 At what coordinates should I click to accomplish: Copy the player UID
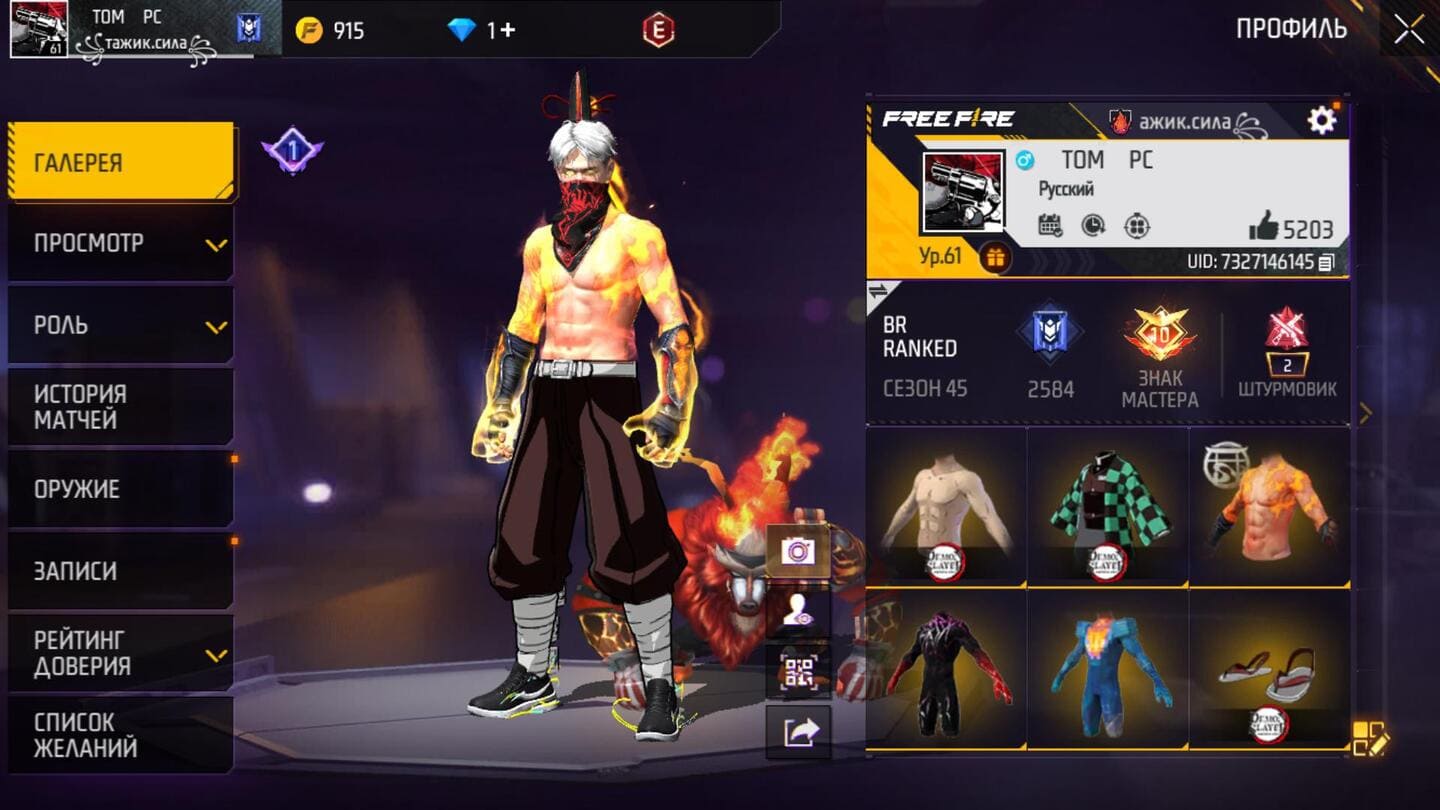point(1326,262)
